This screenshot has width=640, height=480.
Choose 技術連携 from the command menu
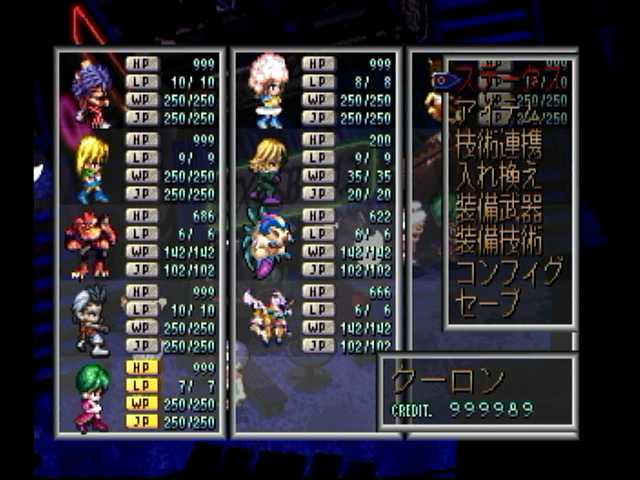[x=500, y=148]
